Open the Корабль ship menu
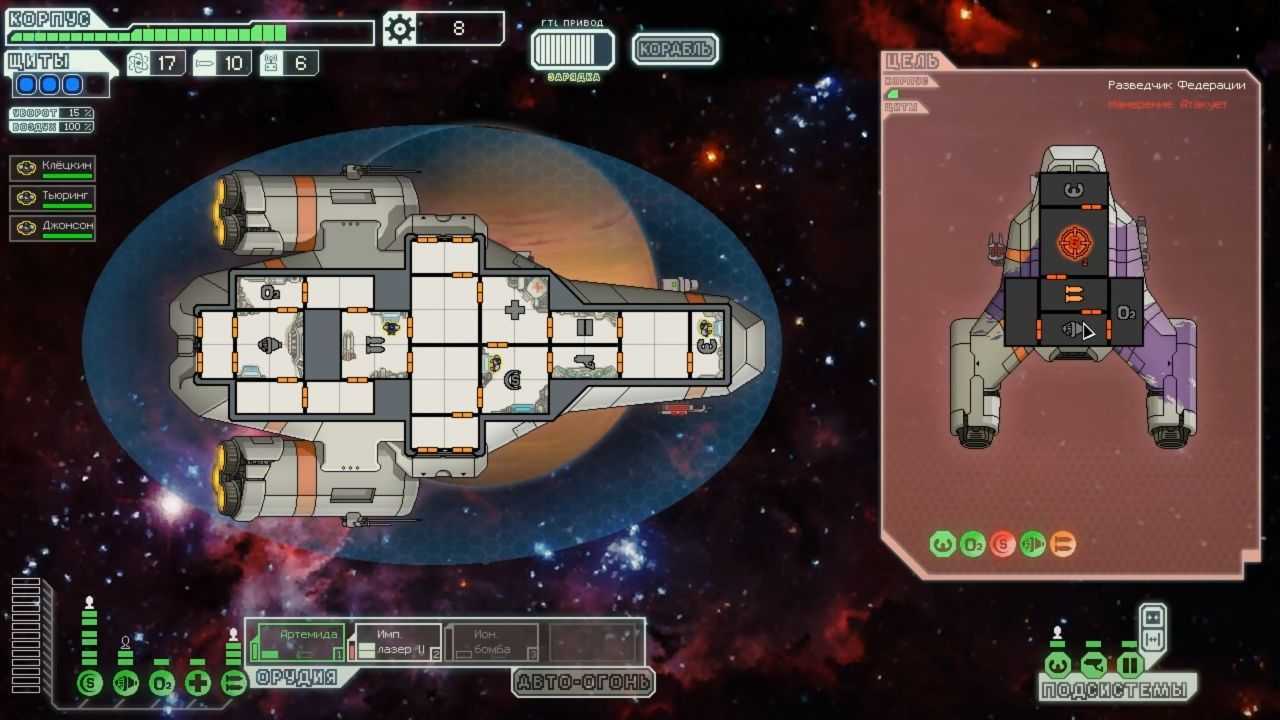 click(x=675, y=48)
